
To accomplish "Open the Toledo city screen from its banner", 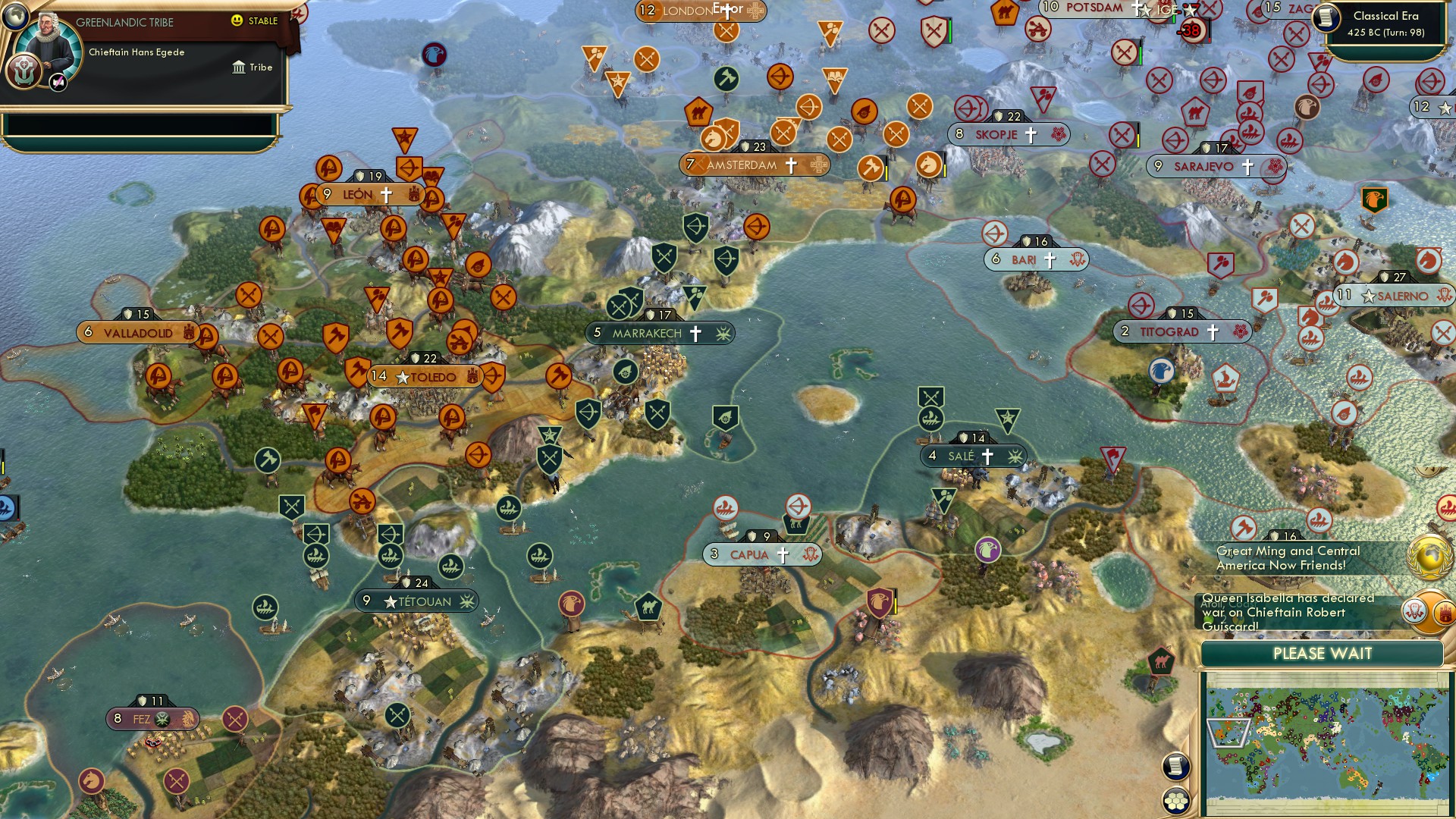I will click(432, 376).
